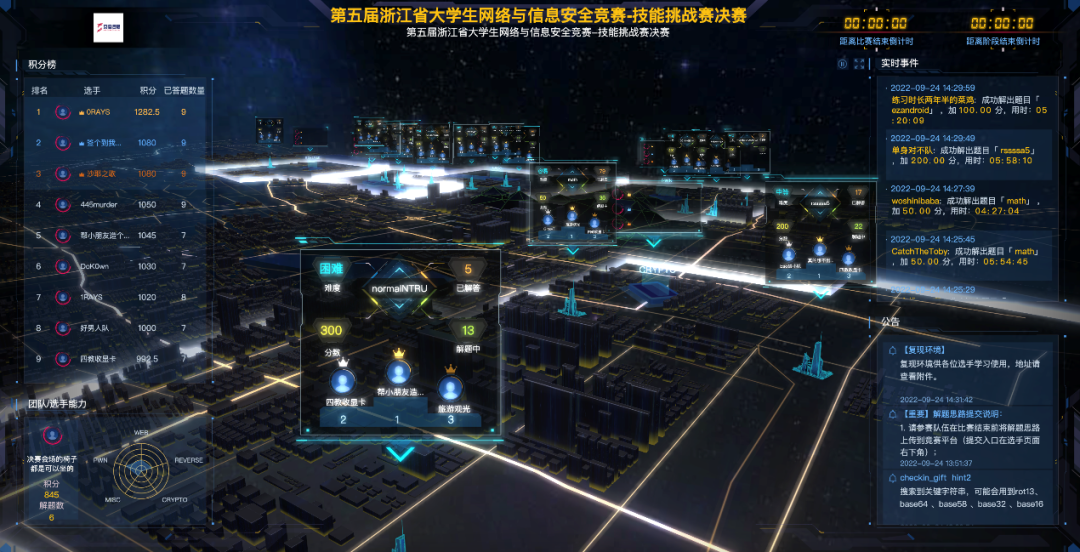Viewport: 1080px width, 552px height.
Task: Collapse normalINTRU card with the bottom chevron
Action: pos(400,454)
